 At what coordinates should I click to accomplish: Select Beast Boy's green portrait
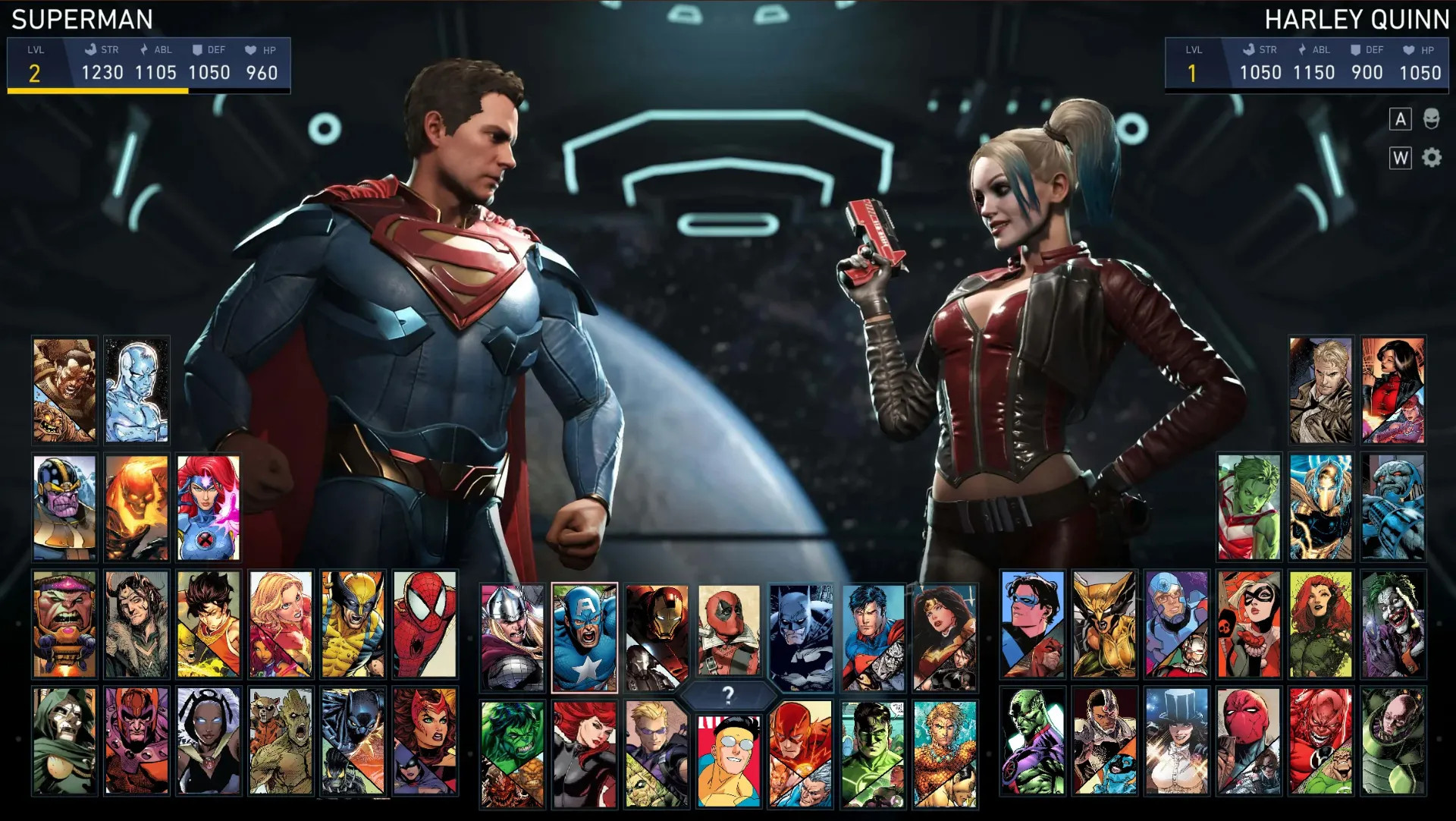pos(1248,507)
